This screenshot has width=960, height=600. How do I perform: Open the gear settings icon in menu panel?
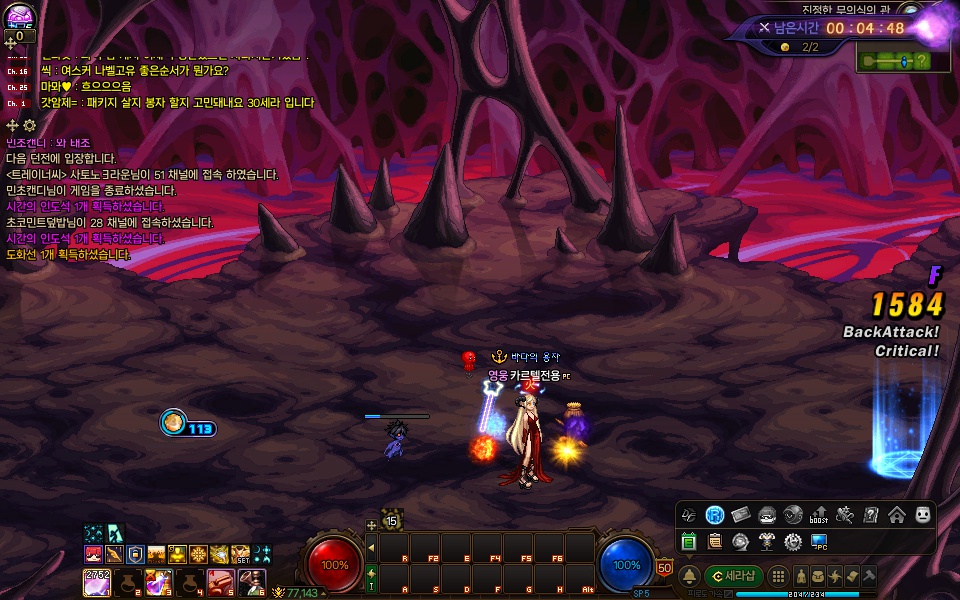793,541
